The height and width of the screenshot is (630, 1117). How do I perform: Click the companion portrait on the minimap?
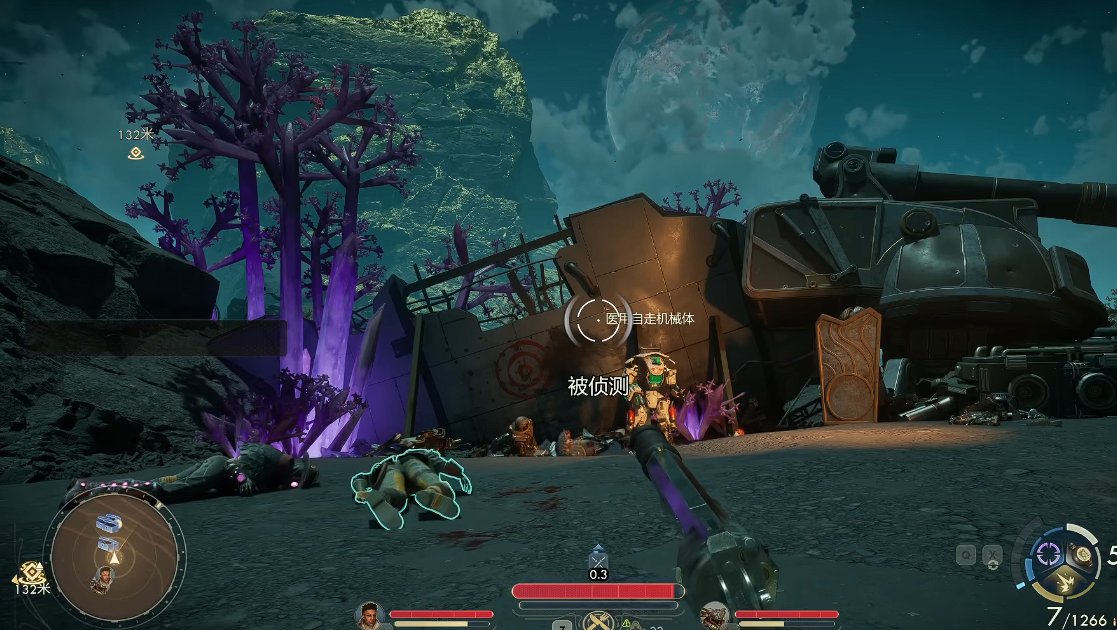pyautogui.click(x=102, y=578)
